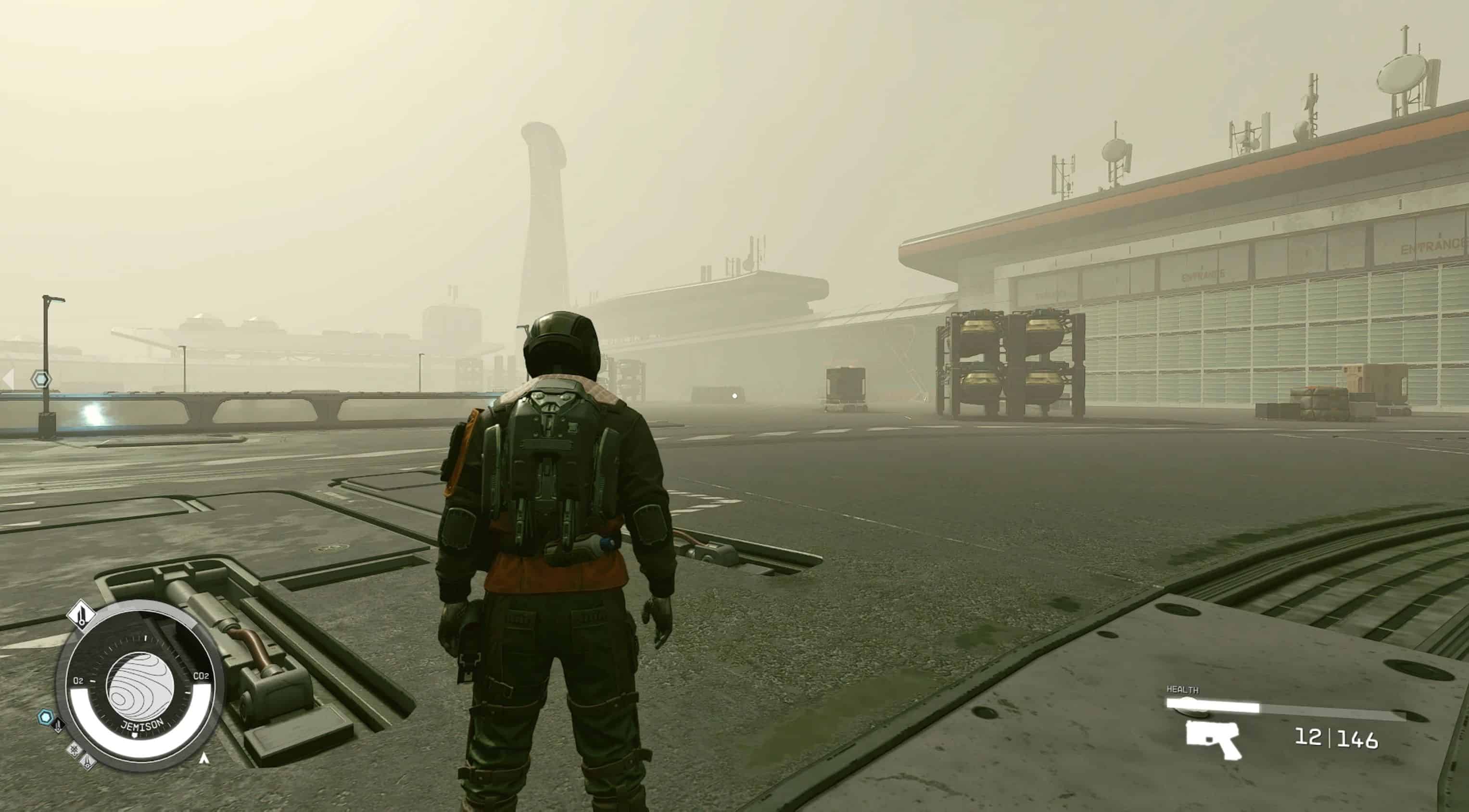Click the snowflake environmental hazard icon
This screenshot has width=1469, height=812.
[74, 750]
